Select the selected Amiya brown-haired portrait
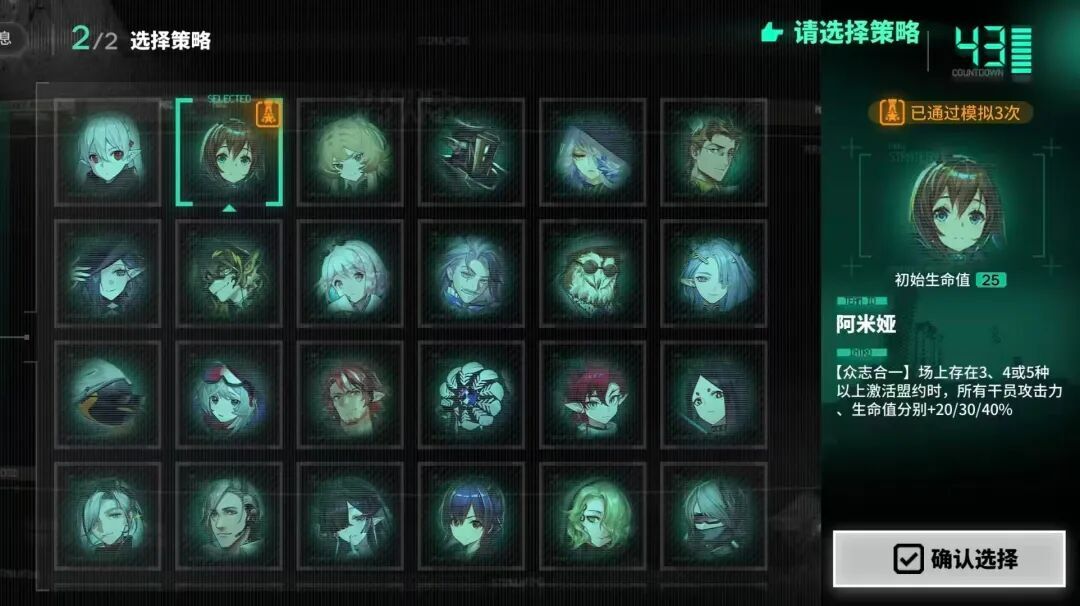 point(229,151)
